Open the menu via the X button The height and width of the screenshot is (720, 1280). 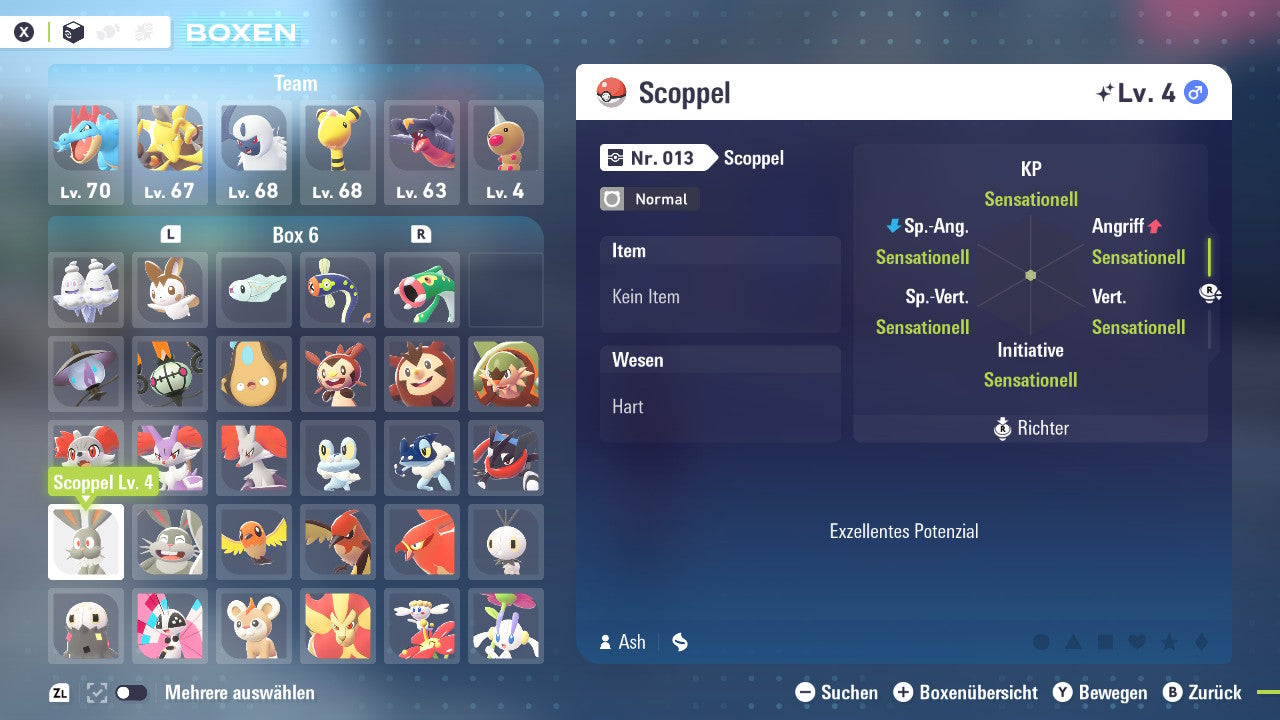(x=24, y=32)
